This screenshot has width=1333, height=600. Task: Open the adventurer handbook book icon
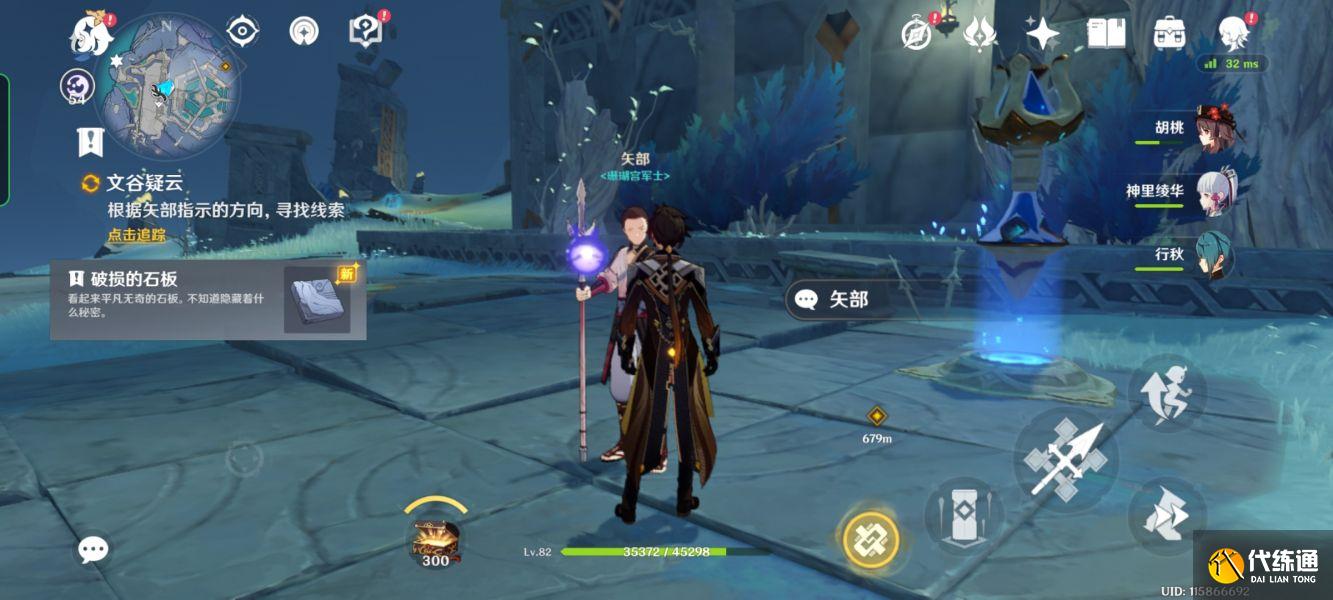(x=1106, y=34)
